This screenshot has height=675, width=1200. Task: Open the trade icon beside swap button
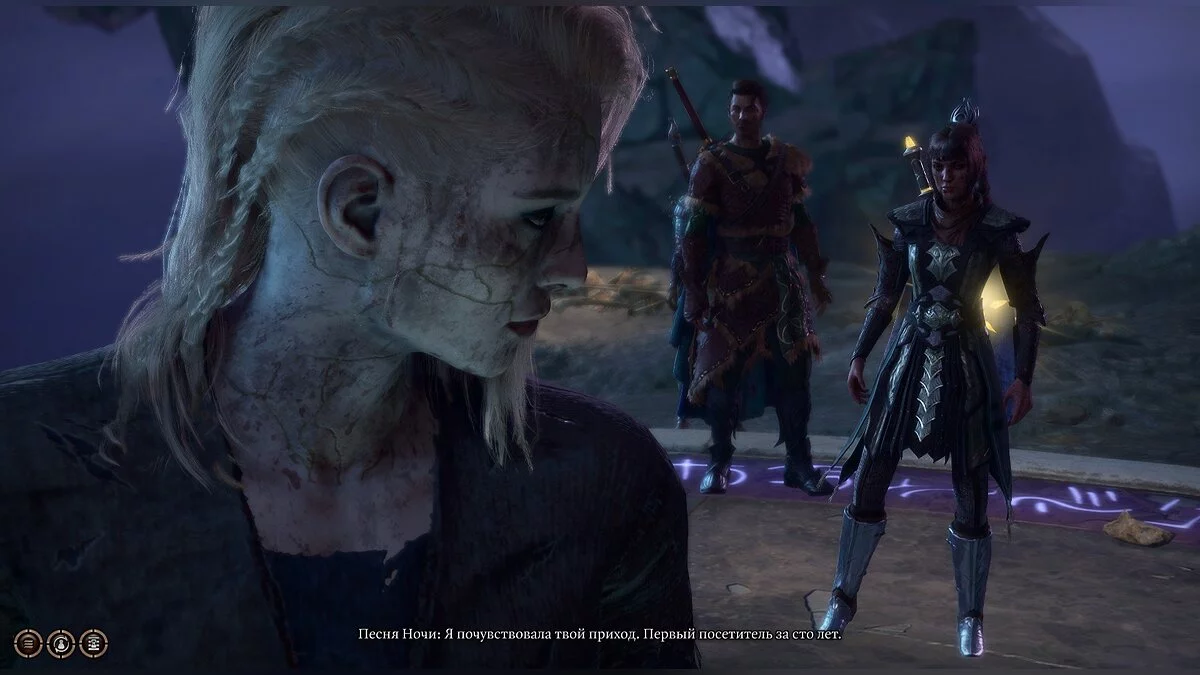93,642
